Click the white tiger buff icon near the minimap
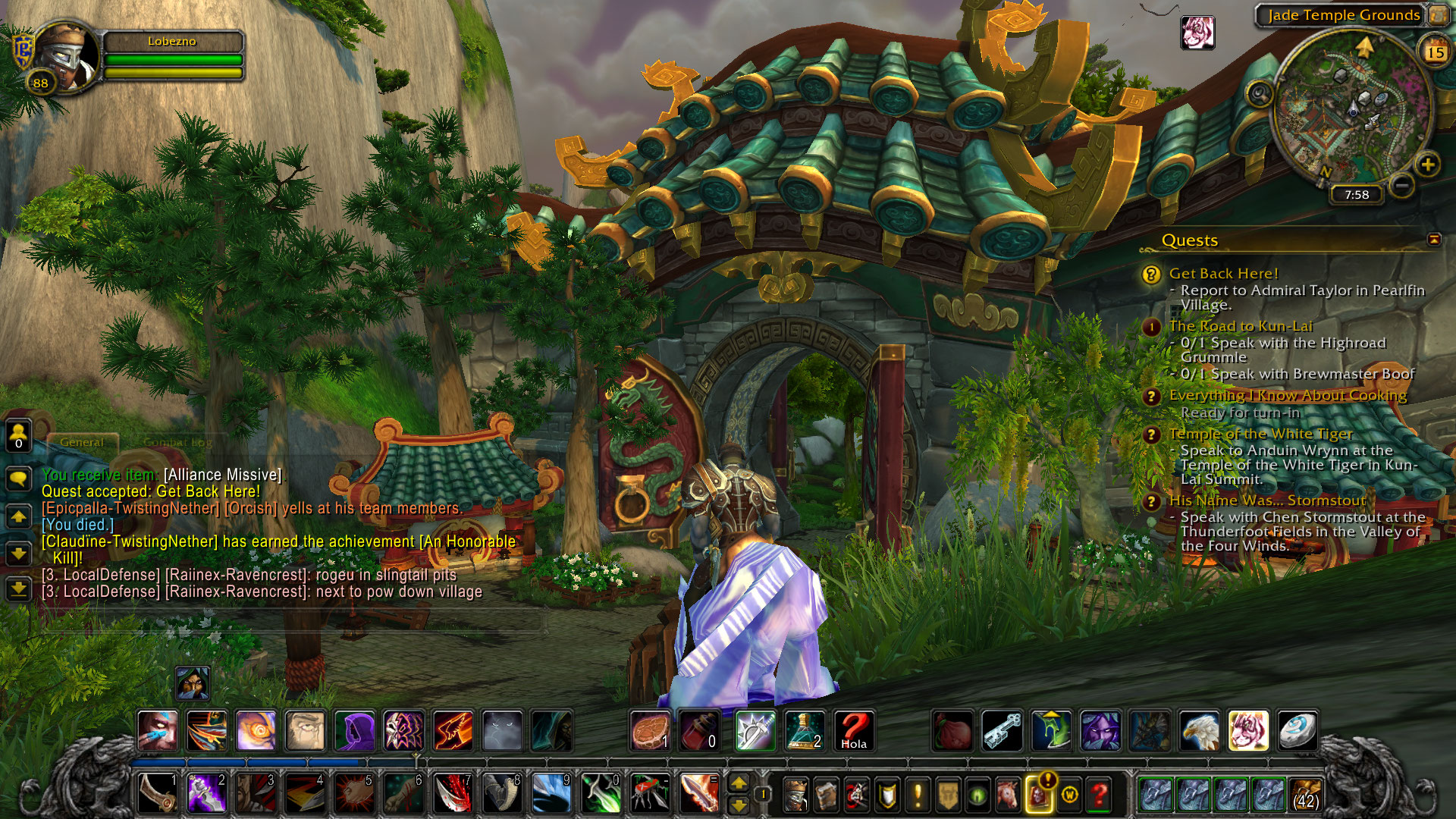This screenshot has width=1456, height=819. pos(1197,33)
